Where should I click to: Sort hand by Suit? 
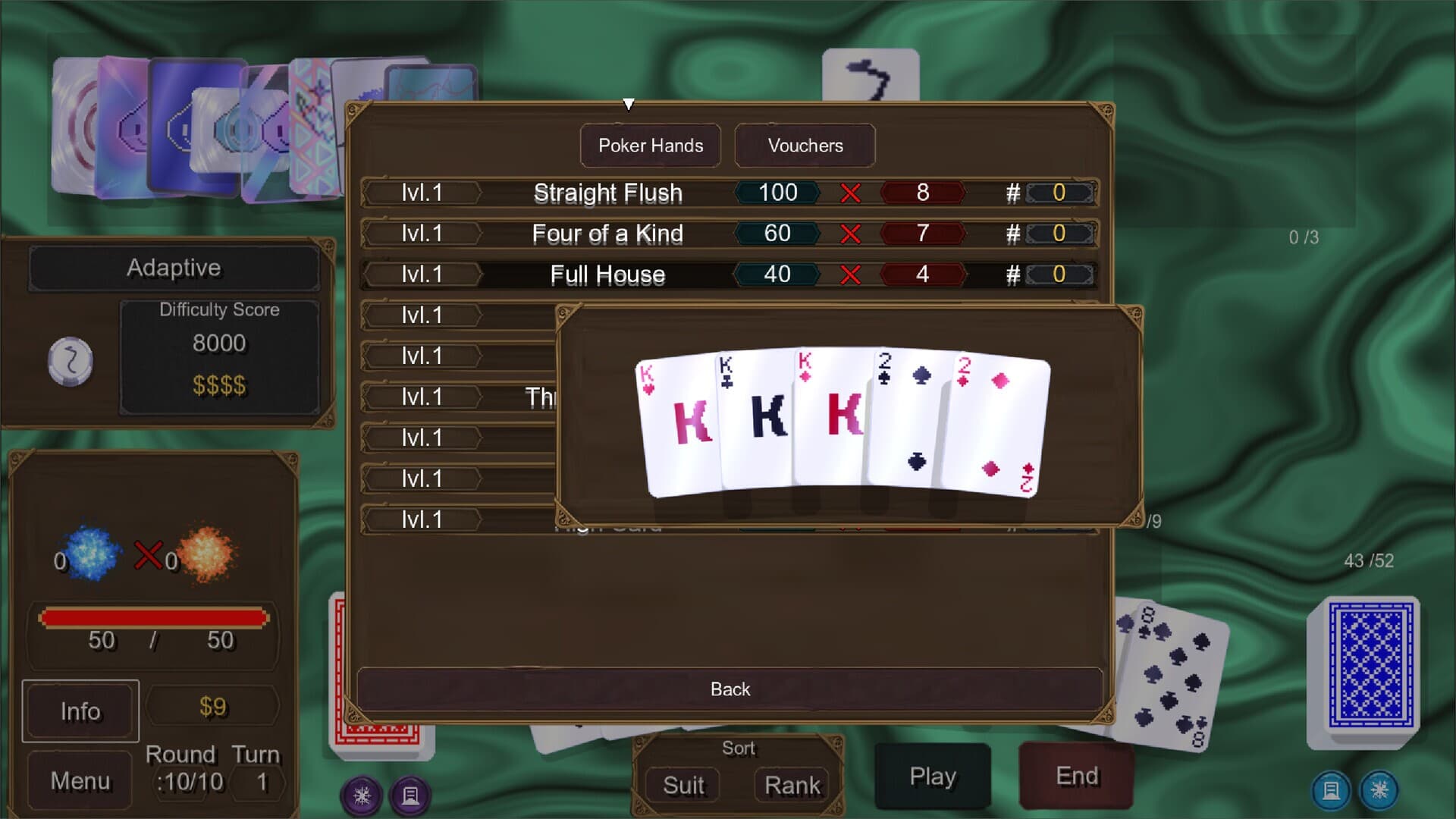click(x=683, y=786)
